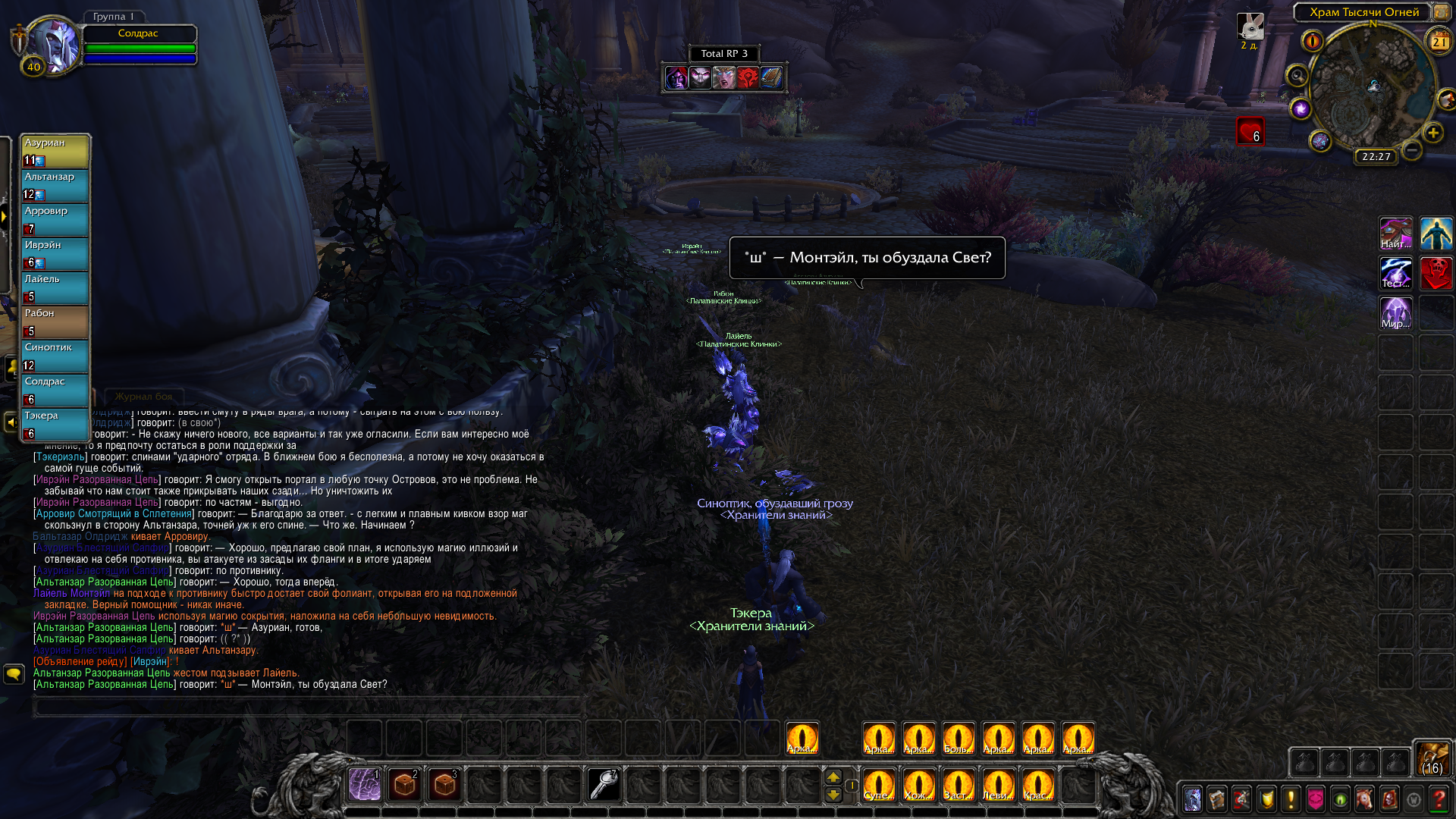Open the quest log exclamation mark icon

pyautogui.click(x=1291, y=799)
